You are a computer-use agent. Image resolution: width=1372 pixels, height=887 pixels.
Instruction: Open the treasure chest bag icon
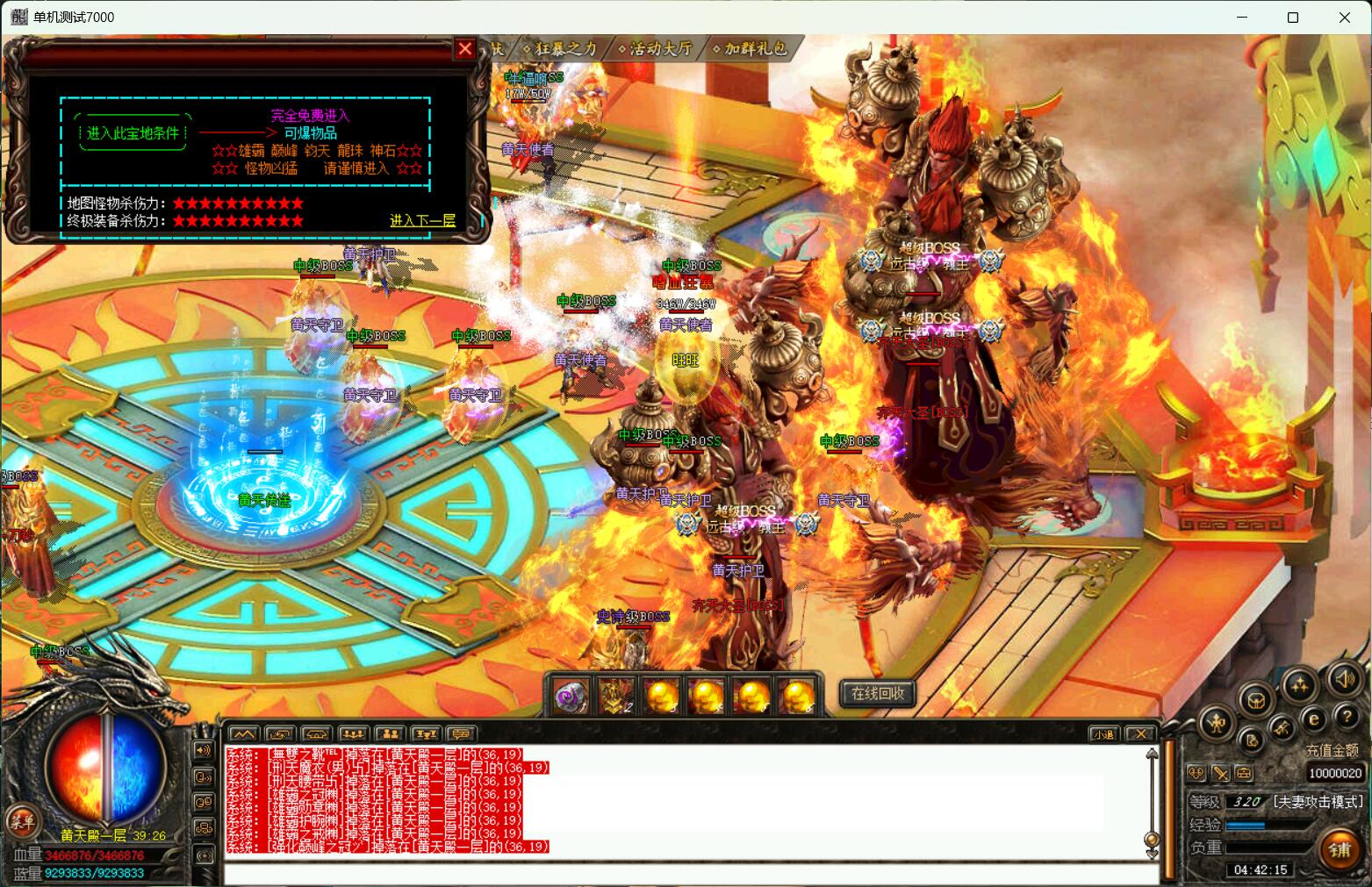point(1256,700)
